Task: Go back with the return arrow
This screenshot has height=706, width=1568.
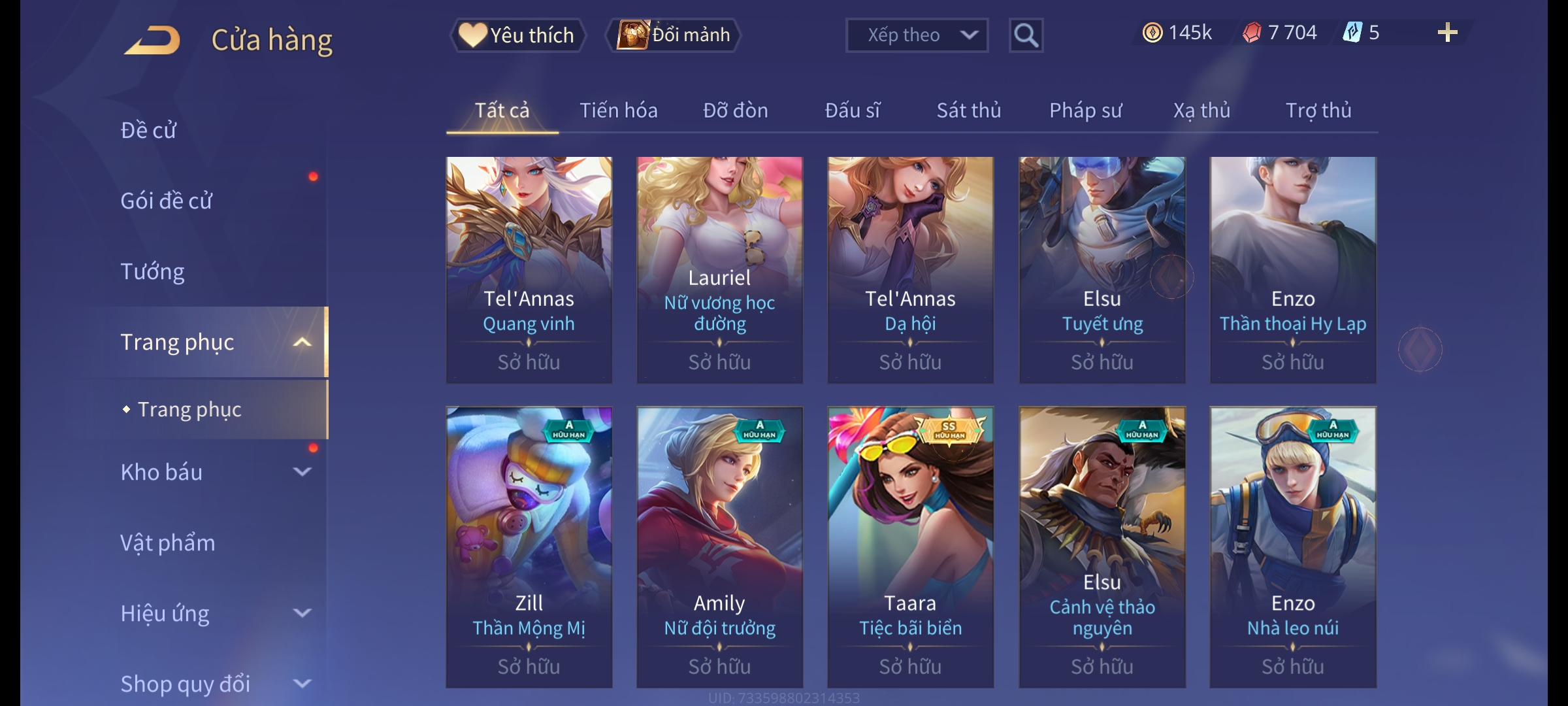Action: [153, 40]
